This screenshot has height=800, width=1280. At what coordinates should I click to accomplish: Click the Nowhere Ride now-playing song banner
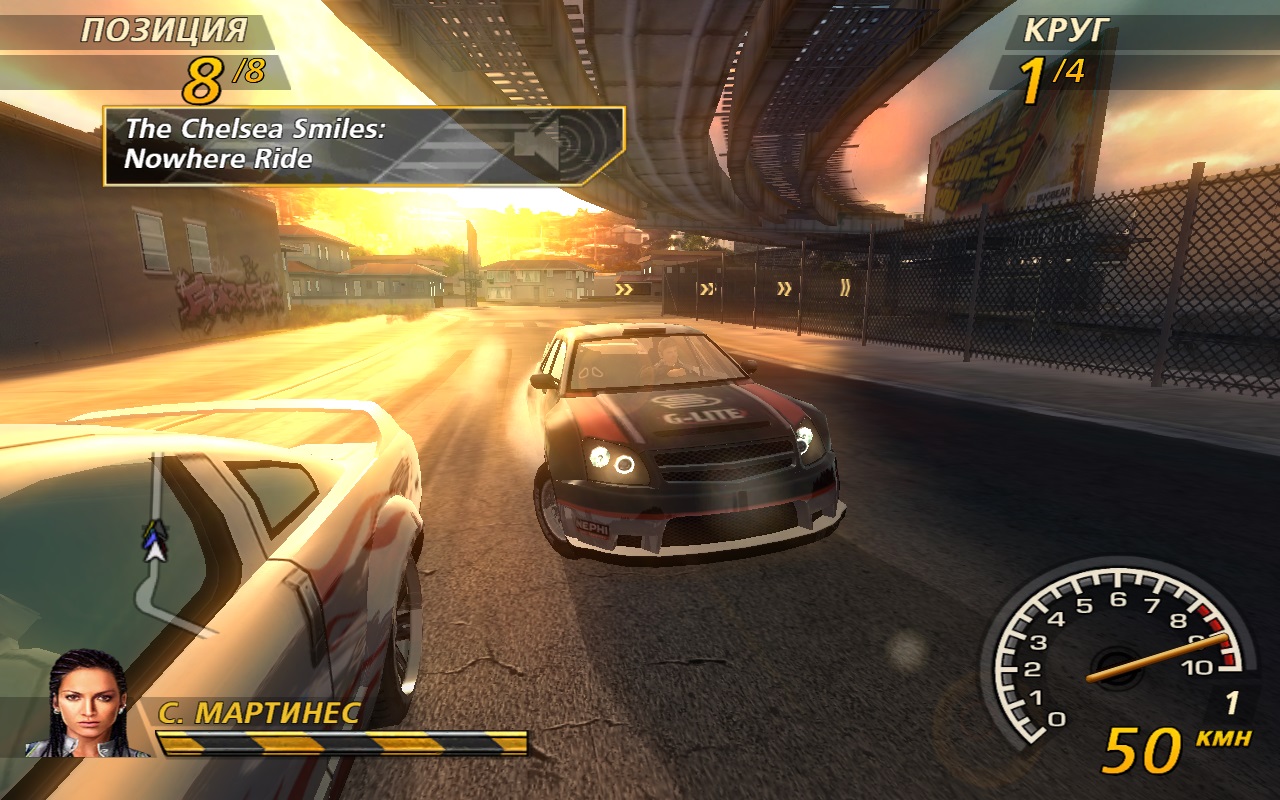[363, 146]
